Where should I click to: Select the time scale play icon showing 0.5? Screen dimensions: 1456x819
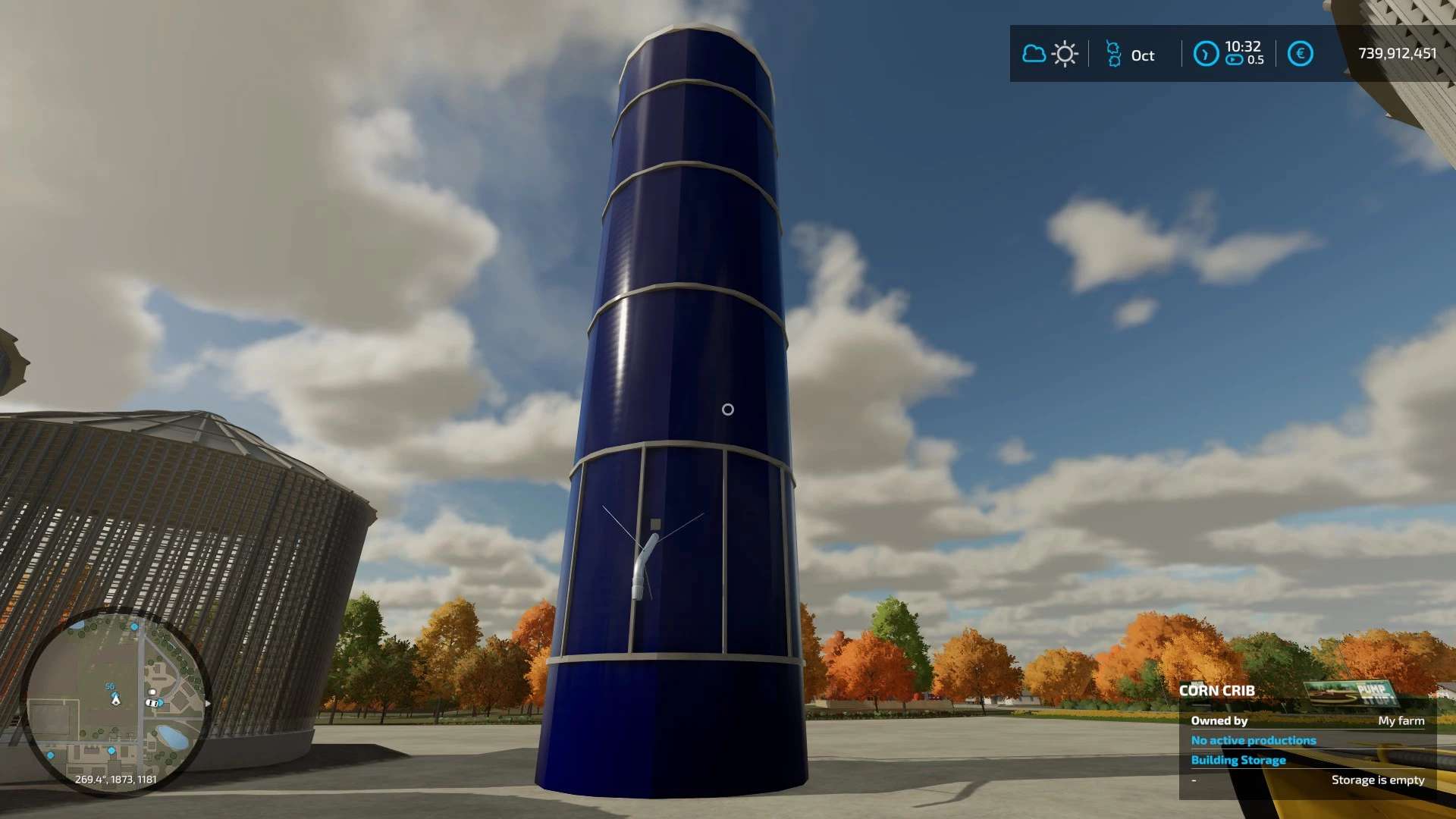click(x=1235, y=60)
